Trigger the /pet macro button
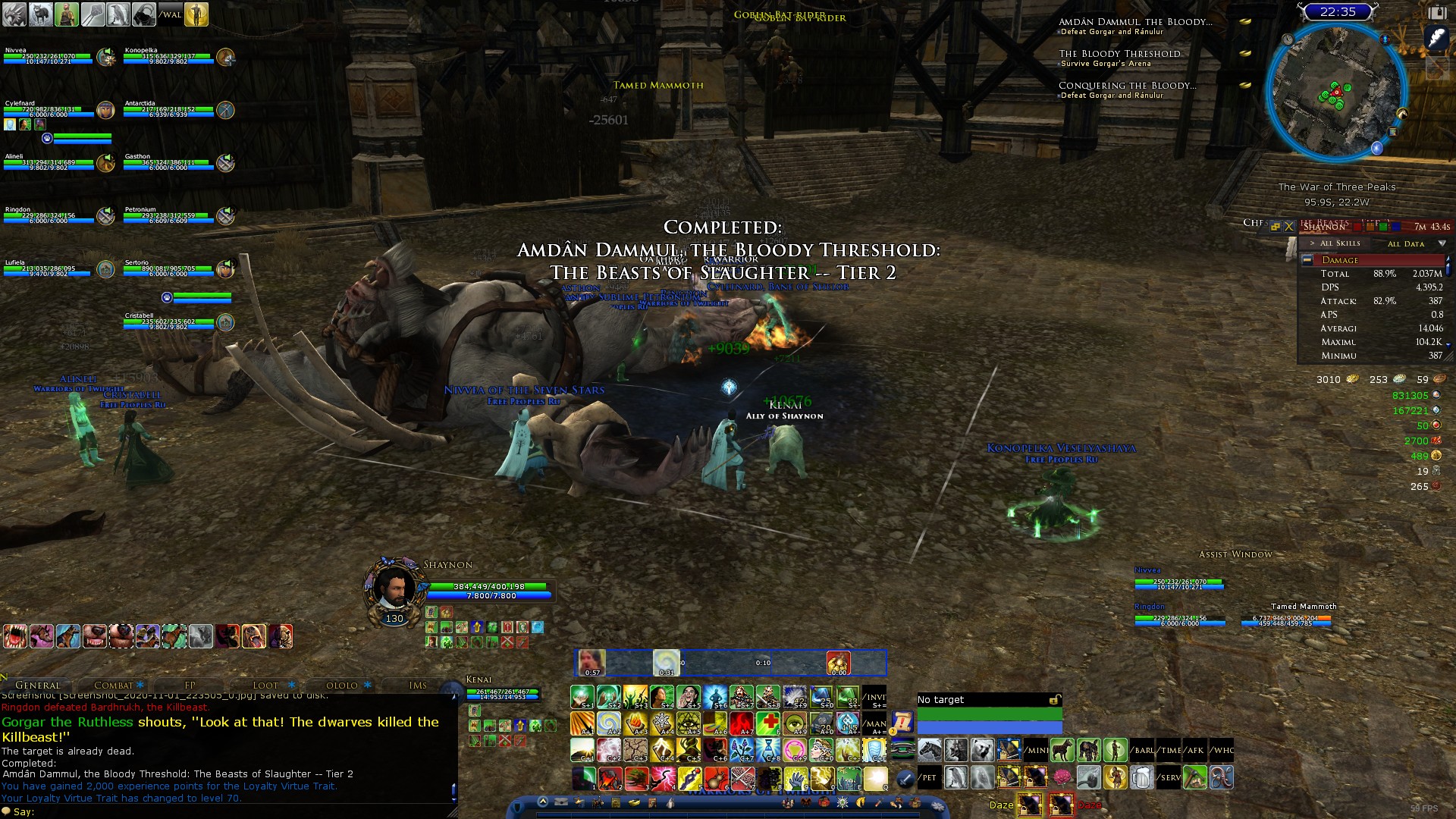The image size is (1456, 819). (x=929, y=777)
